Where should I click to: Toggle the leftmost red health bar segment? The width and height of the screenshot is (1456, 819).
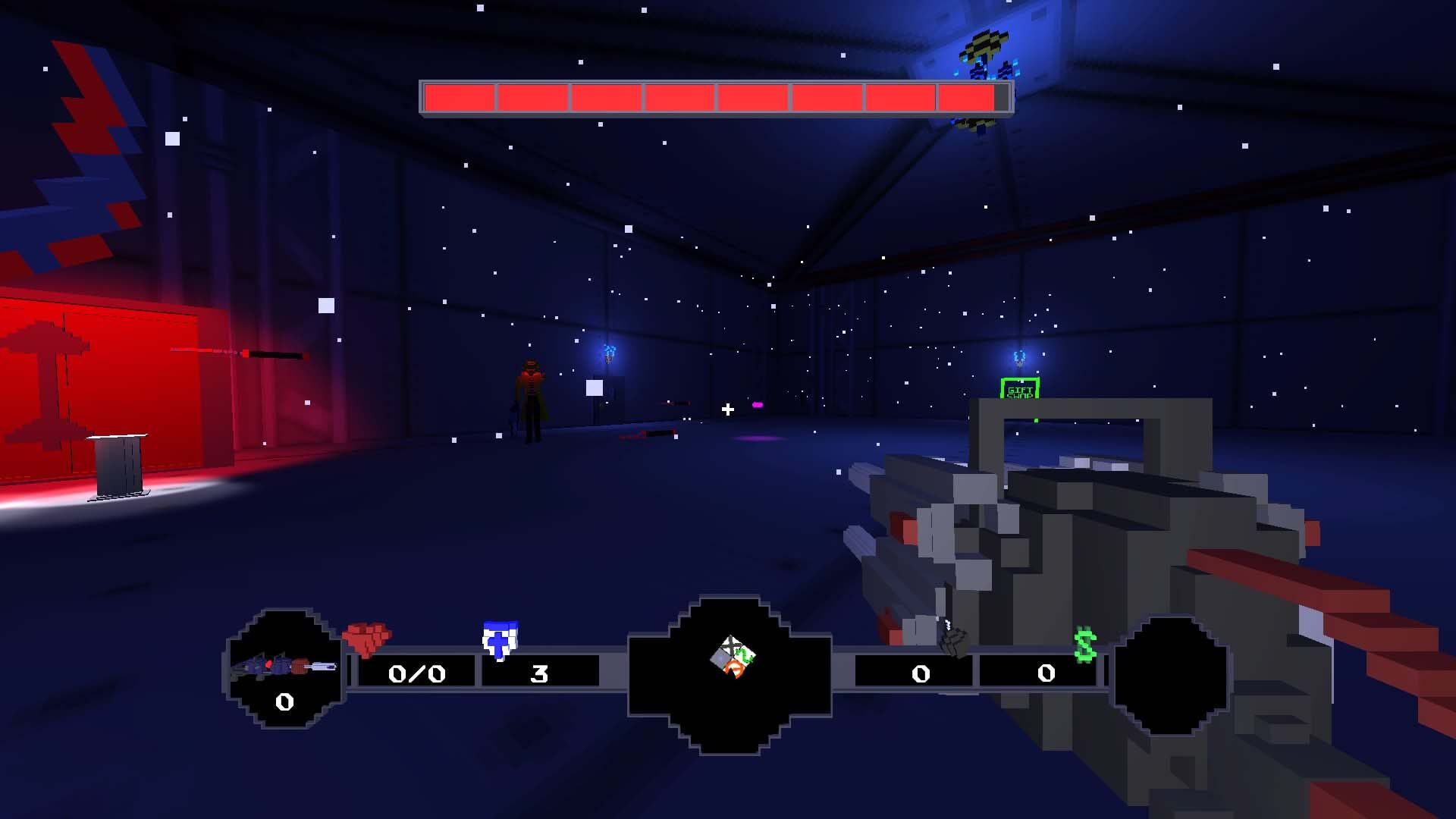tap(459, 98)
